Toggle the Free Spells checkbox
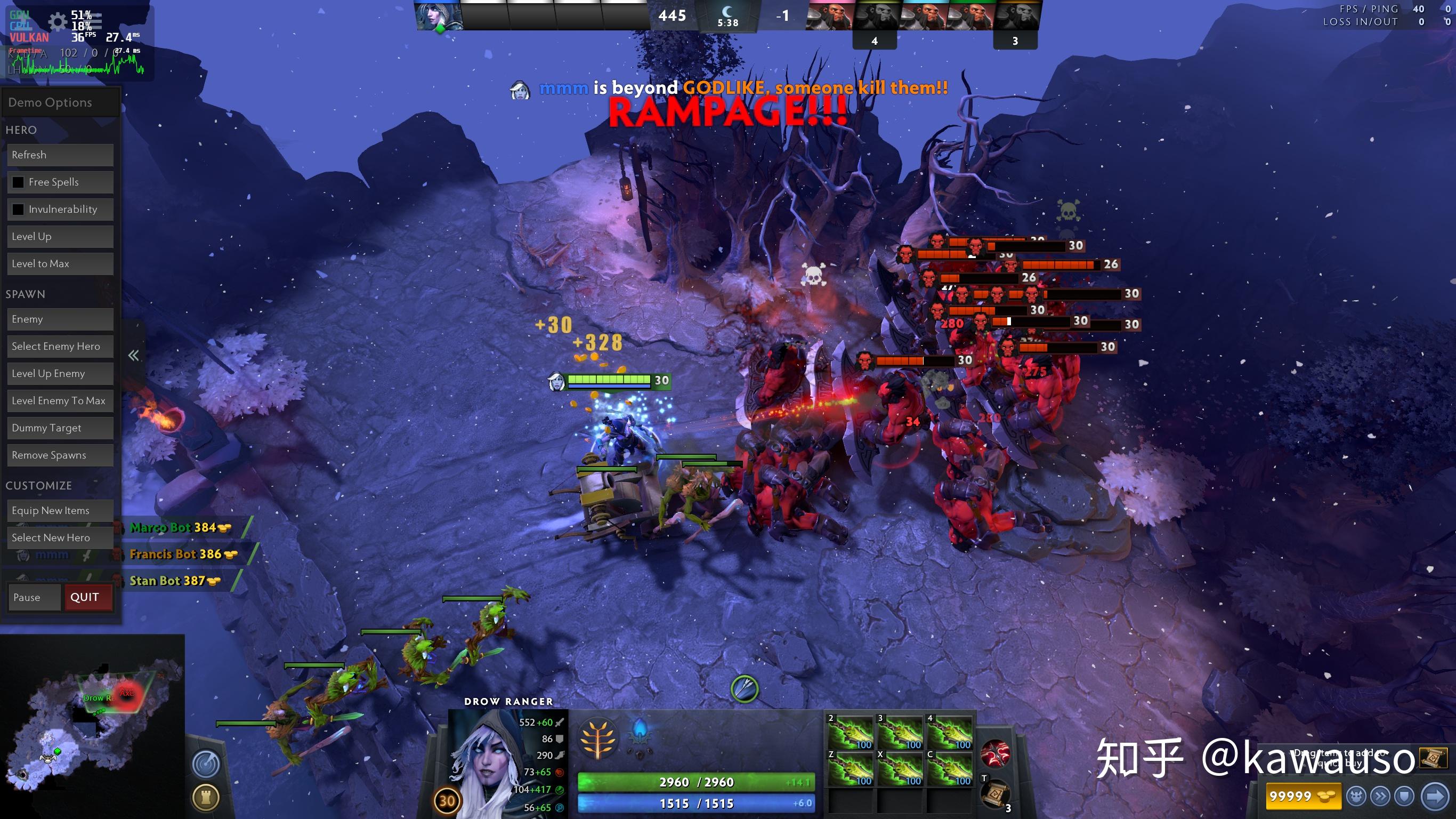The image size is (1456, 819). pyautogui.click(x=19, y=182)
